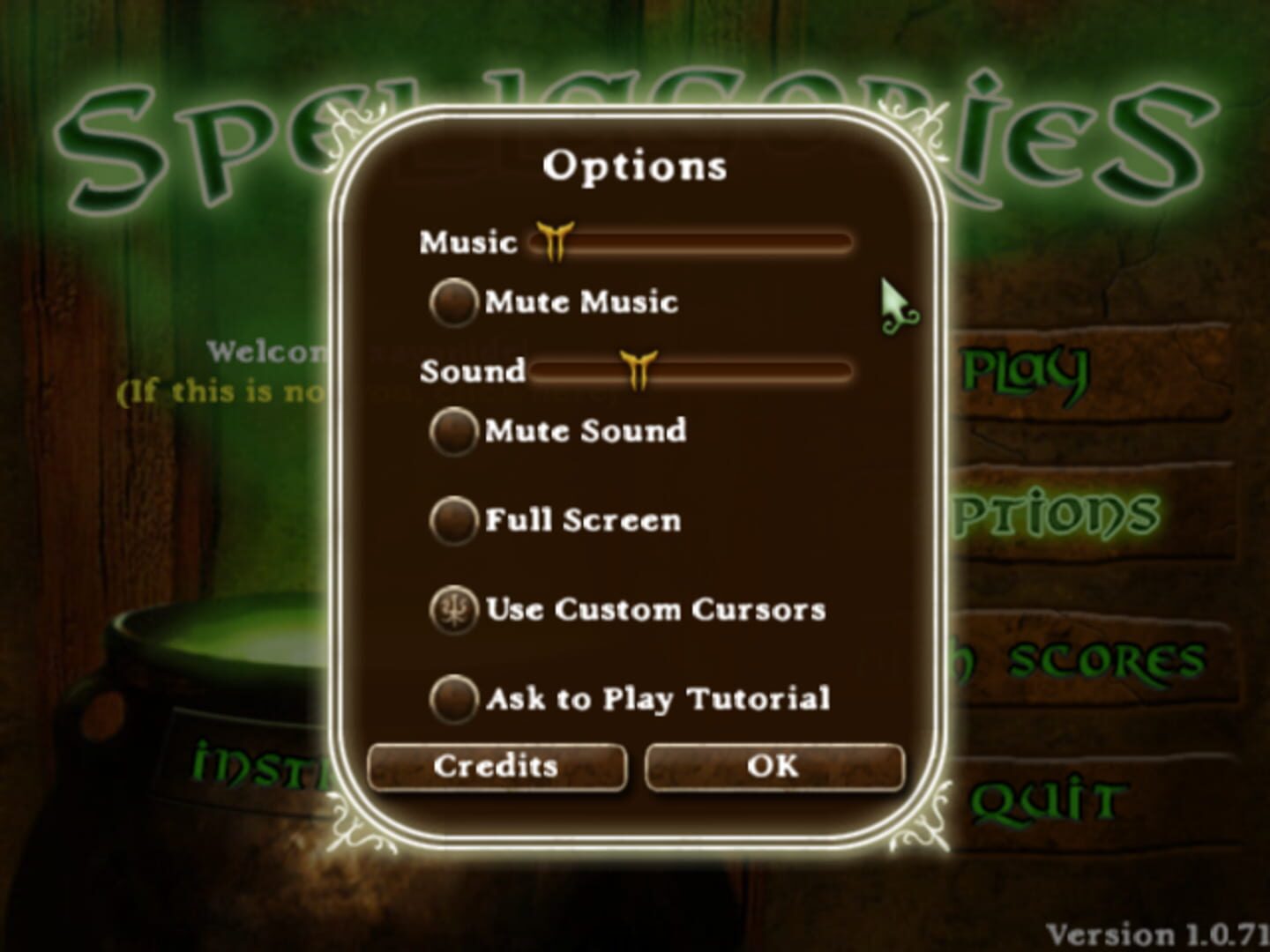Click the custom cursor glyph icon
1270x952 pixels.
point(455,609)
